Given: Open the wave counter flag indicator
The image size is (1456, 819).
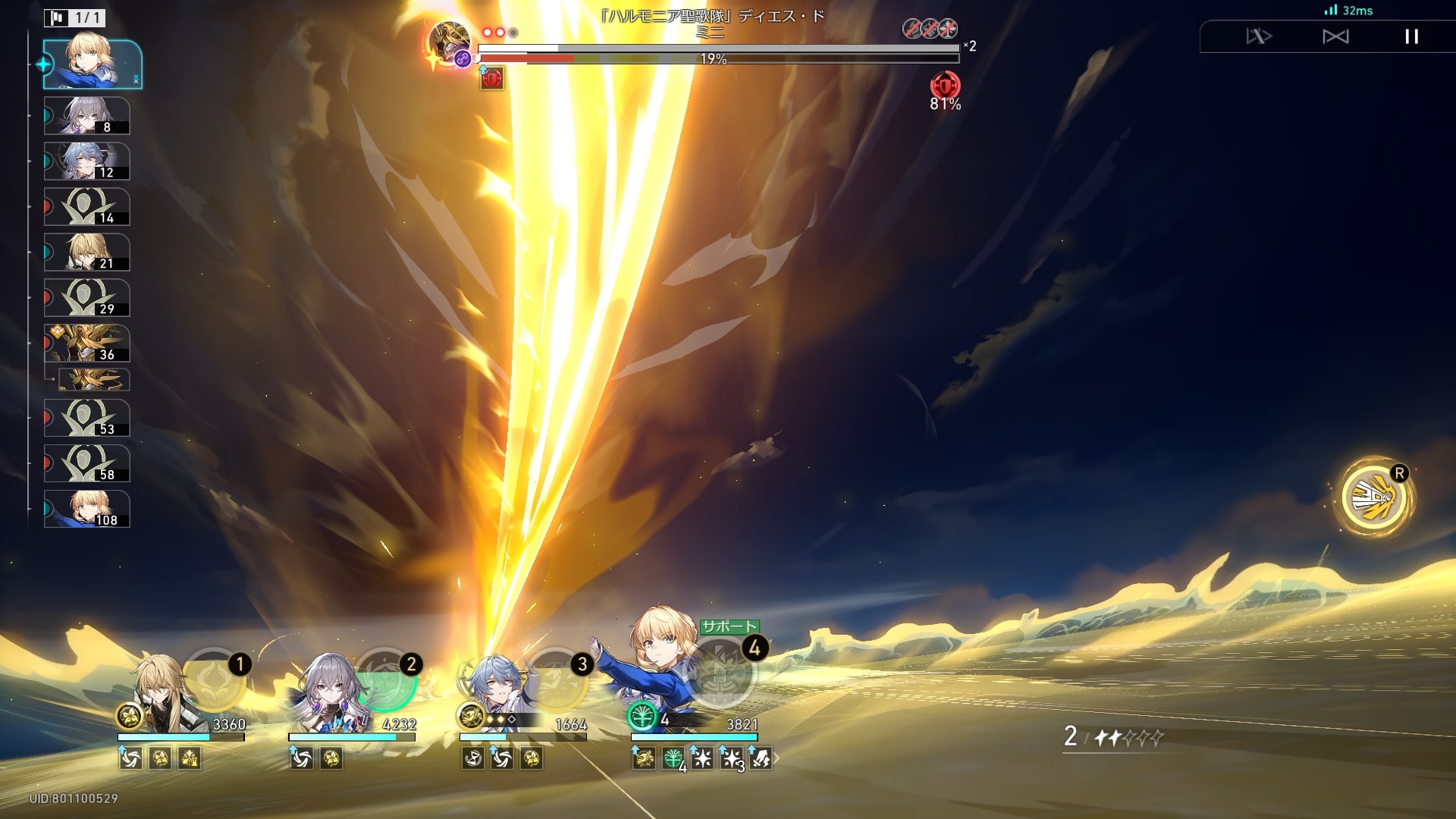Looking at the screenshot, I should [x=74, y=17].
